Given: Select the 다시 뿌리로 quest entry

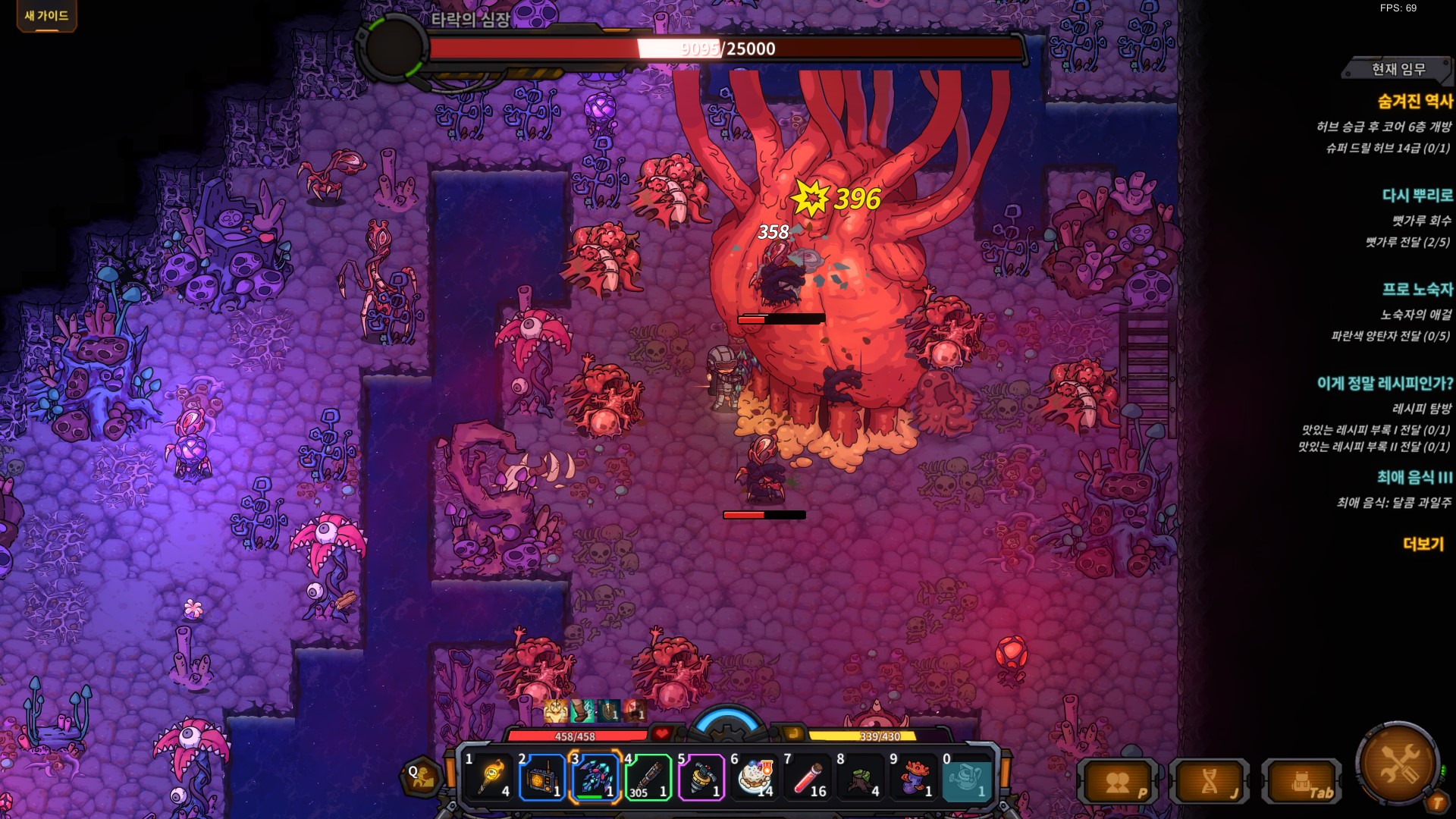Looking at the screenshot, I should (x=1417, y=196).
